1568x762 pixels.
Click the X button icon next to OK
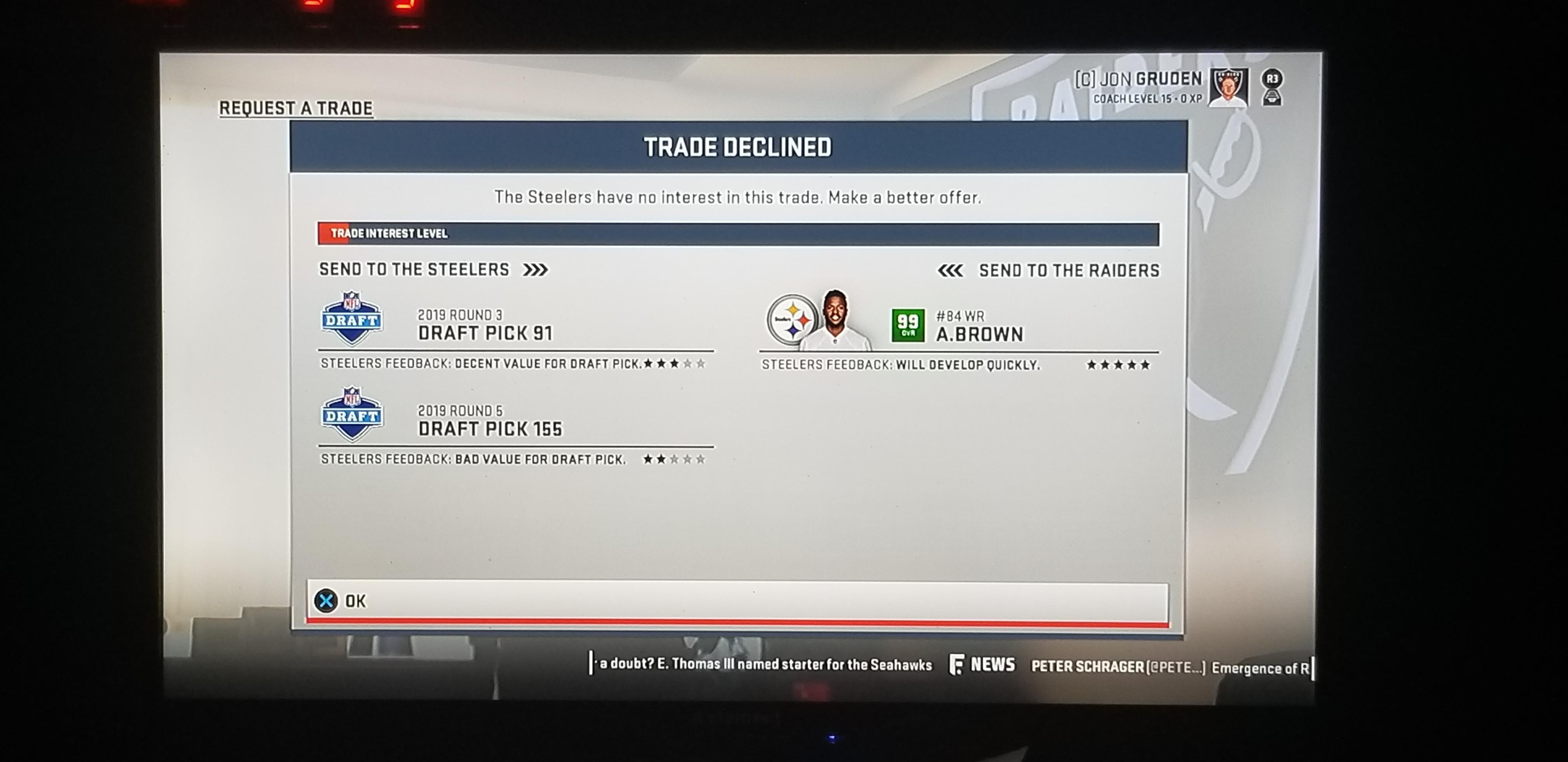pyautogui.click(x=327, y=601)
